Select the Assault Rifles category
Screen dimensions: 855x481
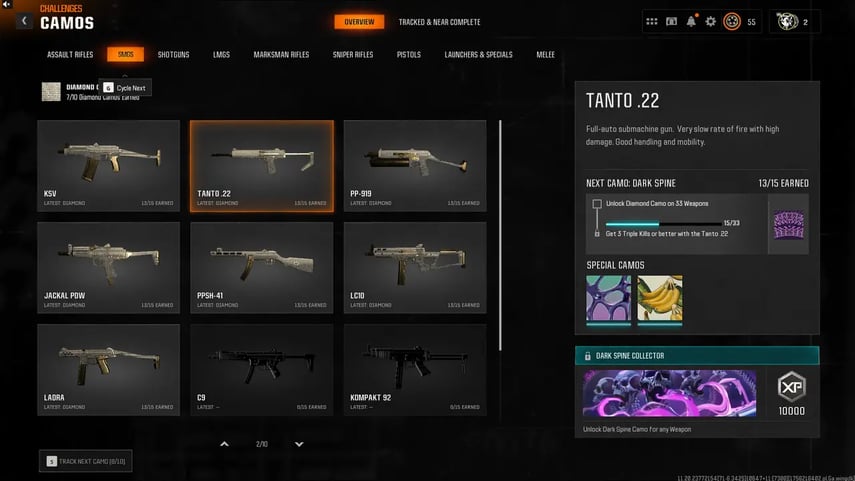click(x=69, y=54)
